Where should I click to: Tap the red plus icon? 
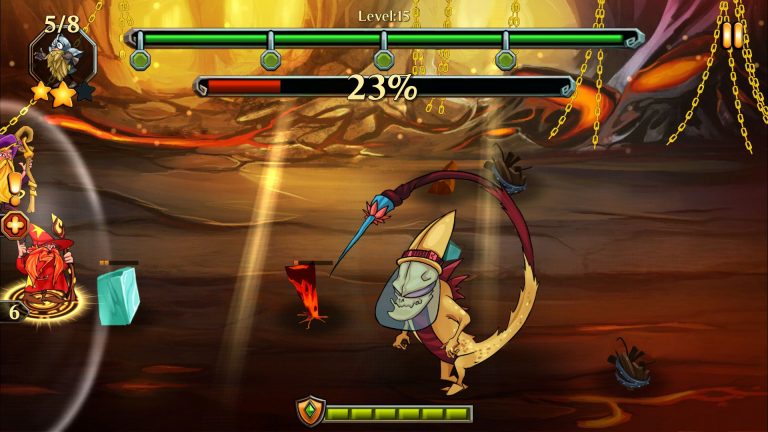point(14,225)
